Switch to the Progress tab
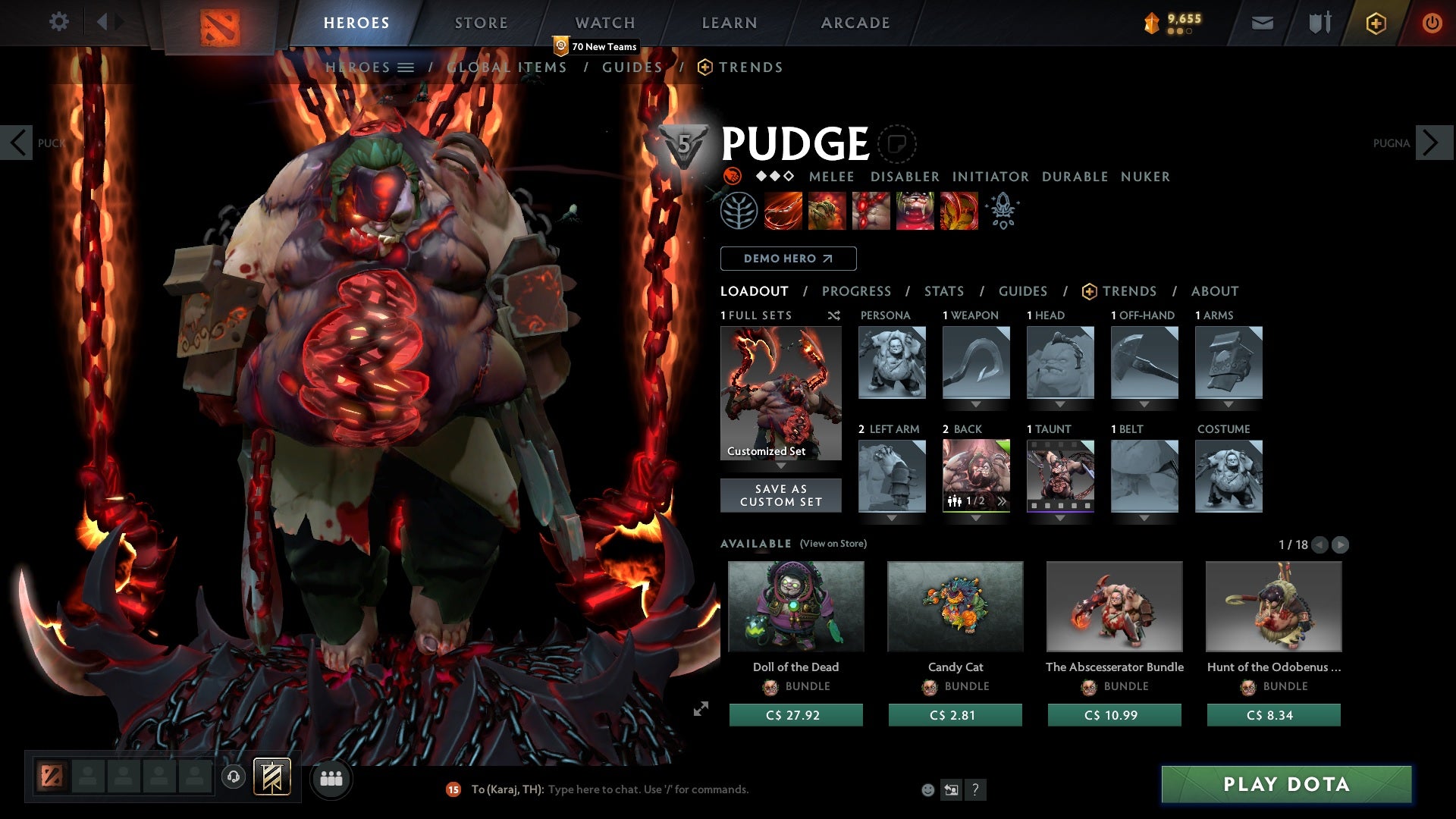 (x=857, y=290)
